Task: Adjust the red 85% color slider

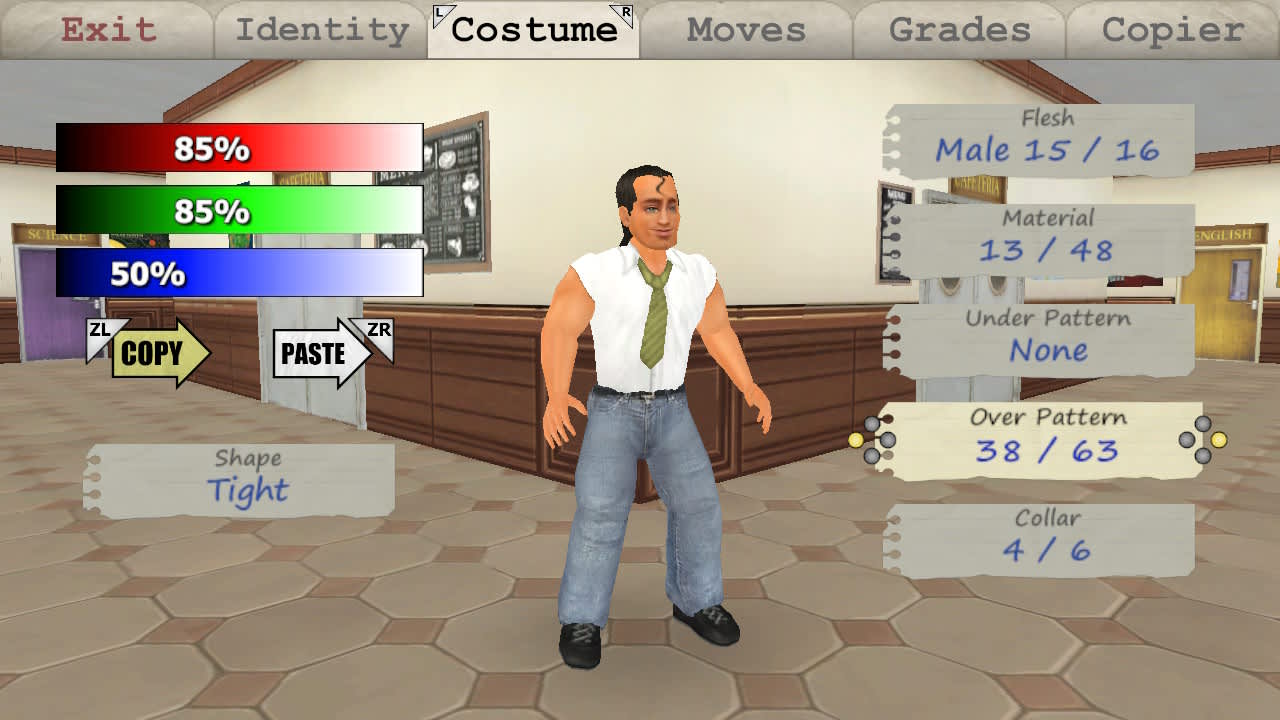Action: [x=238, y=148]
